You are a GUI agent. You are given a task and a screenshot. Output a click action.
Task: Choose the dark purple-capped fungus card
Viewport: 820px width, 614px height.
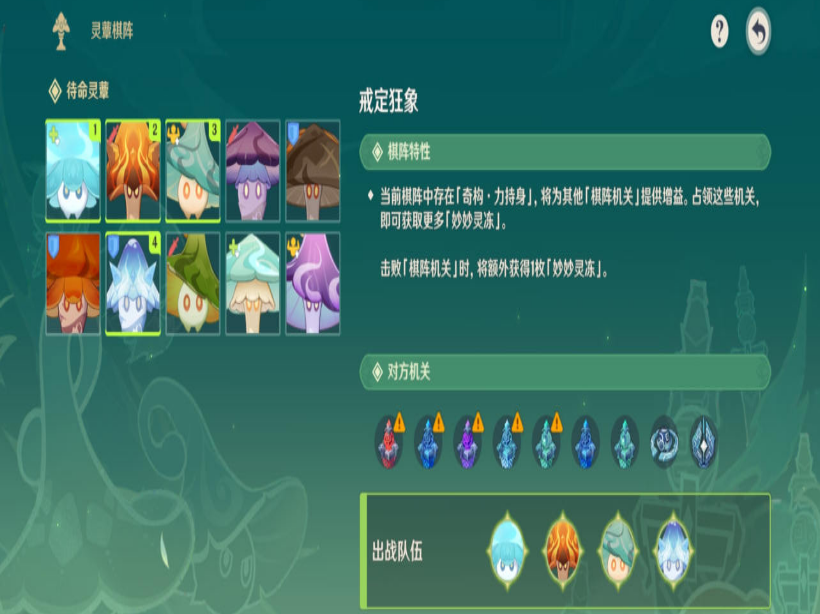pyautogui.click(x=253, y=171)
